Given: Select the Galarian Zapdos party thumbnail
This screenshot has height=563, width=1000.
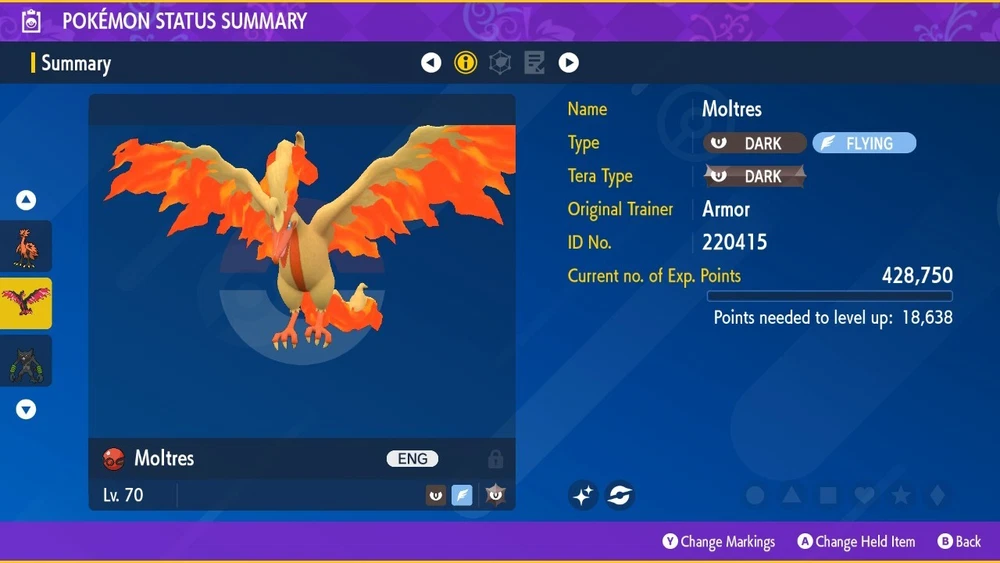Looking at the screenshot, I should pos(26,246).
